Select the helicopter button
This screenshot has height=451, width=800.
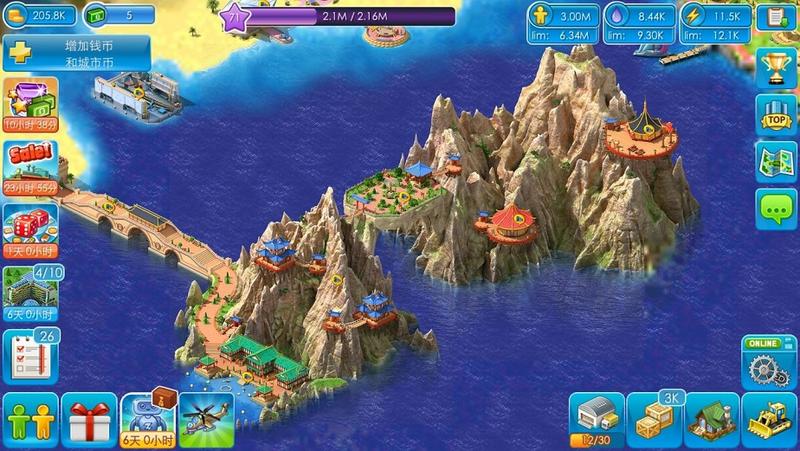point(205,417)
